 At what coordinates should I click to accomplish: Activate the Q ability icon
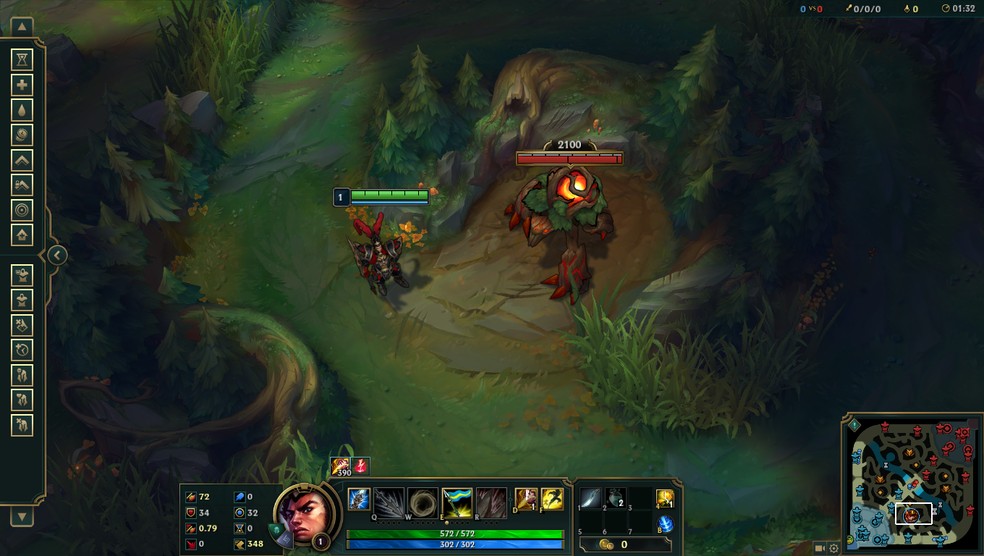(x=391, y=499)
